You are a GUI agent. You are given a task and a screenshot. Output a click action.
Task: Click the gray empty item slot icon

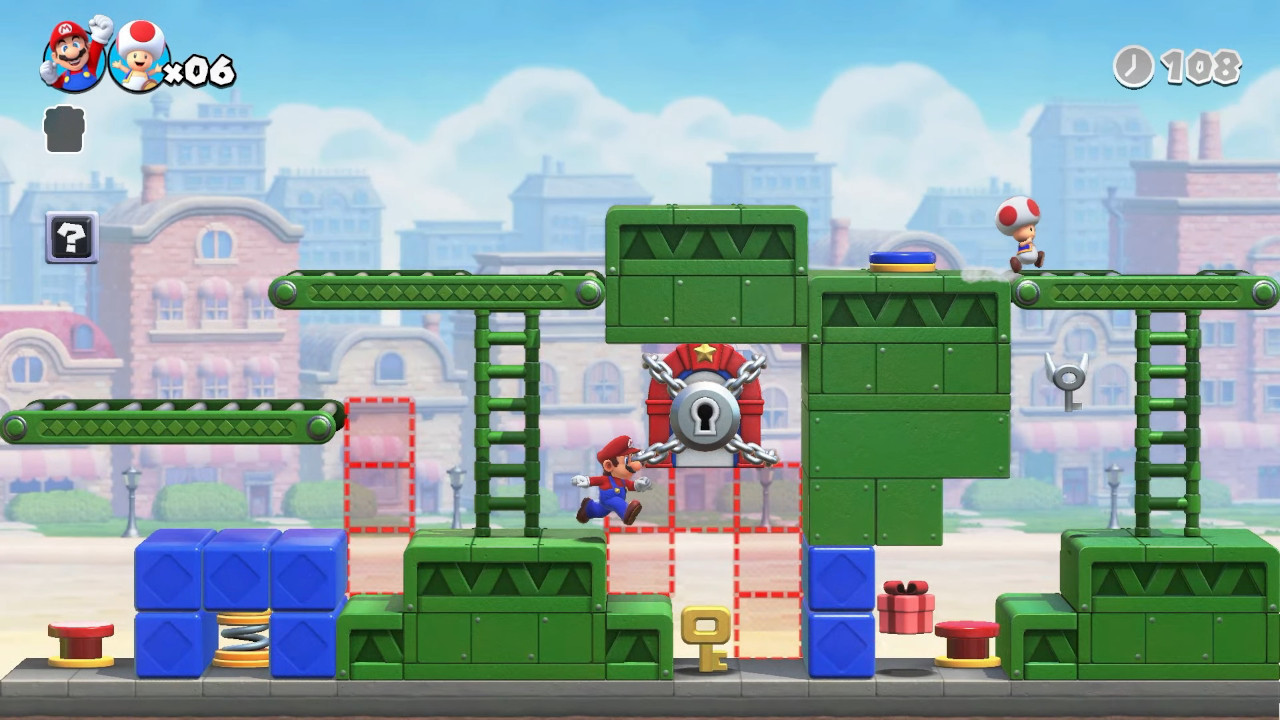(63, 129)
